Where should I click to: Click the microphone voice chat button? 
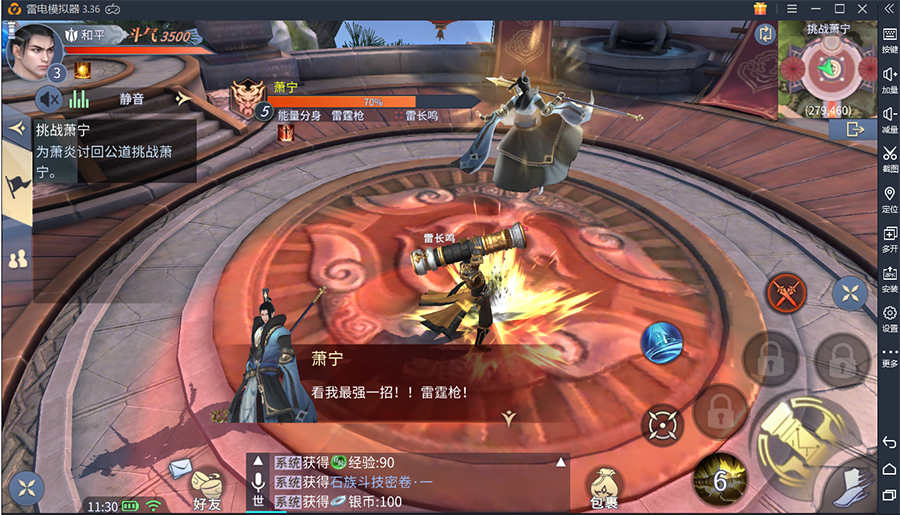258,482
